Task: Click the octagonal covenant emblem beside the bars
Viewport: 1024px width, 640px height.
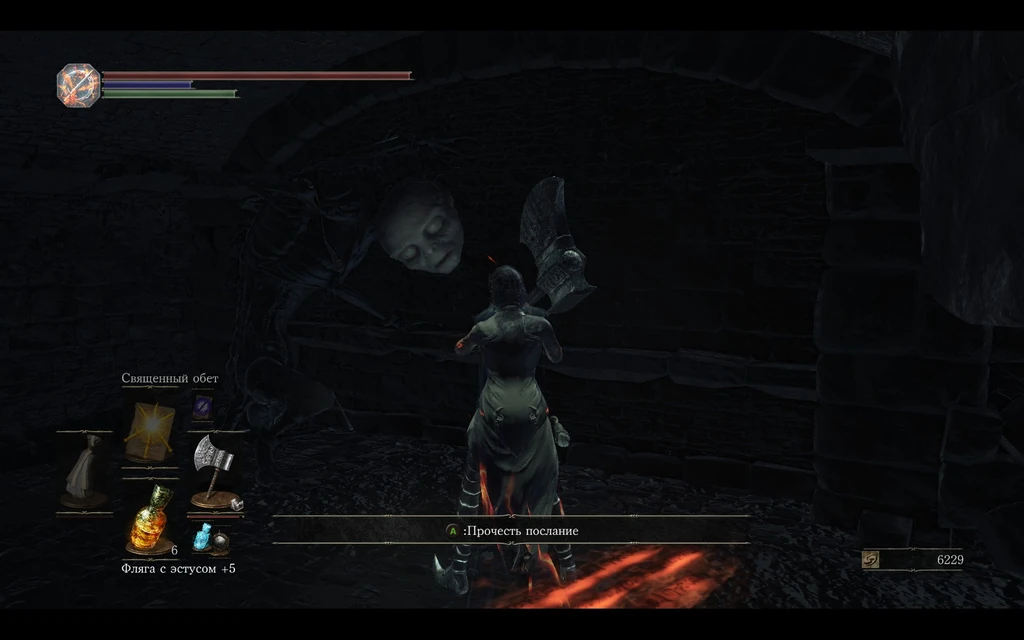Action: pos(77,85)
